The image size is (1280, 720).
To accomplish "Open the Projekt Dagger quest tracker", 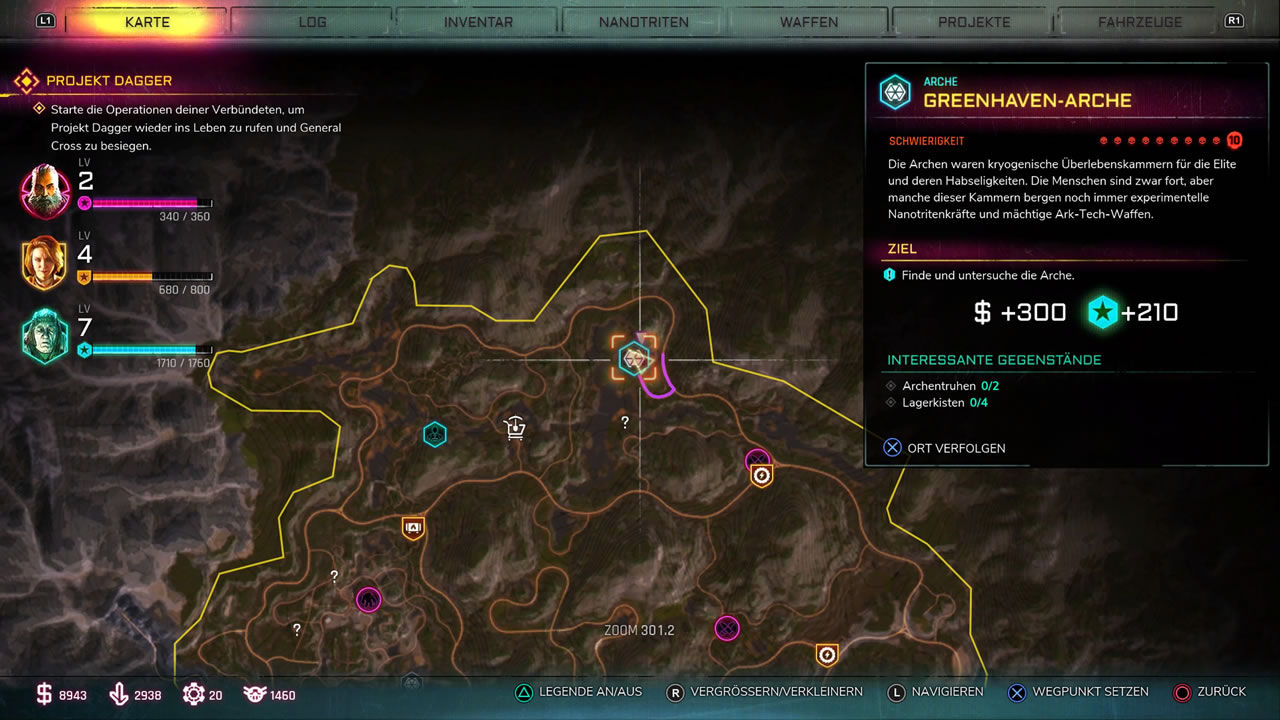I will coord(109,81).
